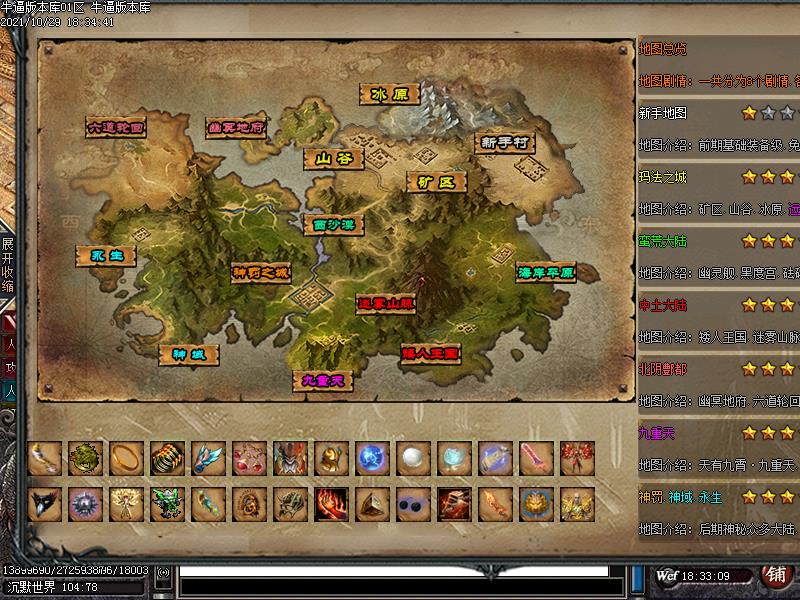Travel to 冰原 on the world map

point(389,94)
